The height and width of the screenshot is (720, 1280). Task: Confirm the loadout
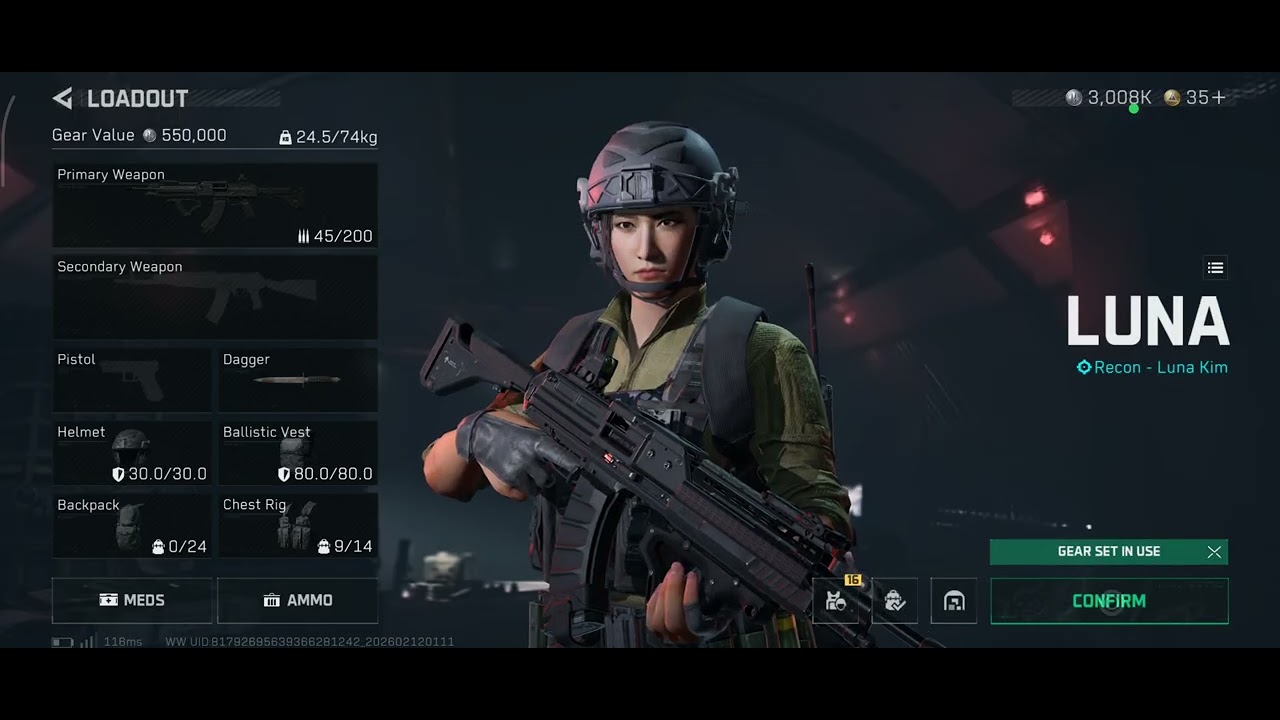pos(1109,601)
